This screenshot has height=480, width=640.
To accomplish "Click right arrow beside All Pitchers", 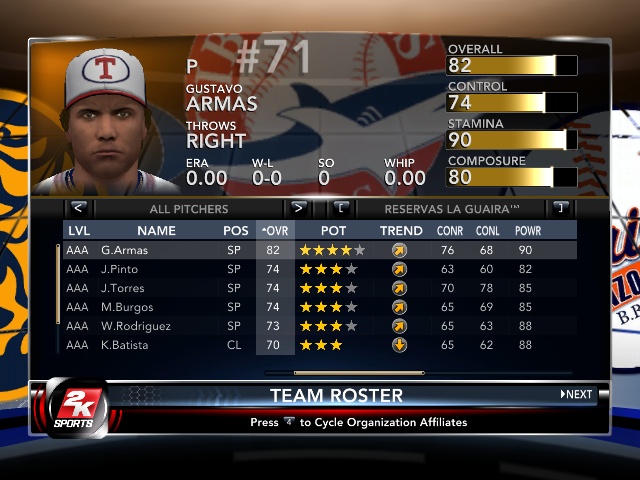I will tap(298, 209).
